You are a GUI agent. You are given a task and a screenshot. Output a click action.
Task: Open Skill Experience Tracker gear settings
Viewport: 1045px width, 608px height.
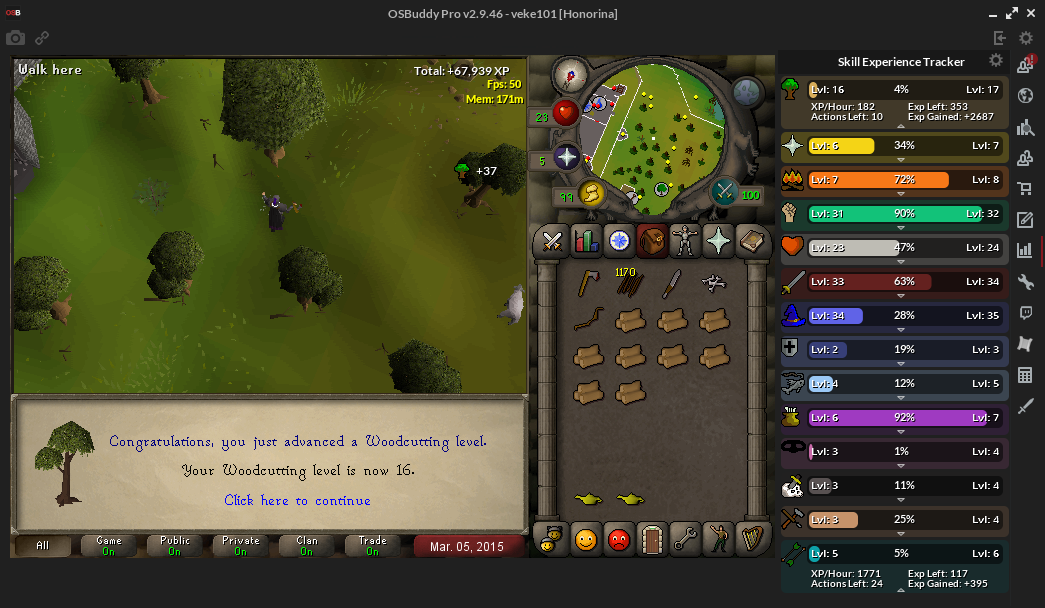tap(995, 61)
